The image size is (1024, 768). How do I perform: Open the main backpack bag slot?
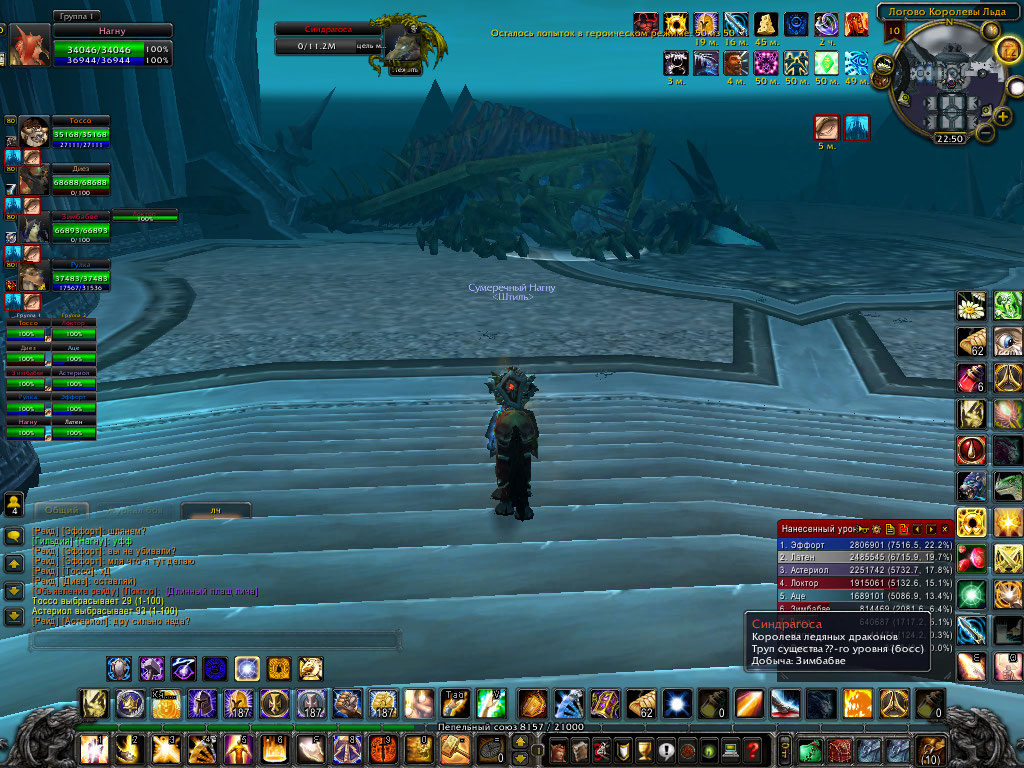tap(932, 749)
